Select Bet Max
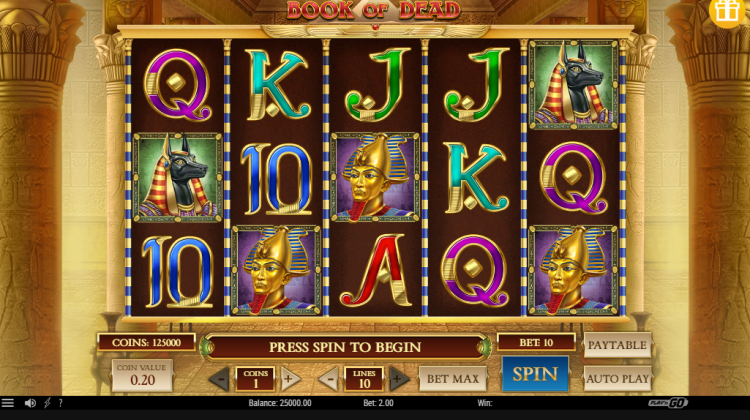 point(451,378)
